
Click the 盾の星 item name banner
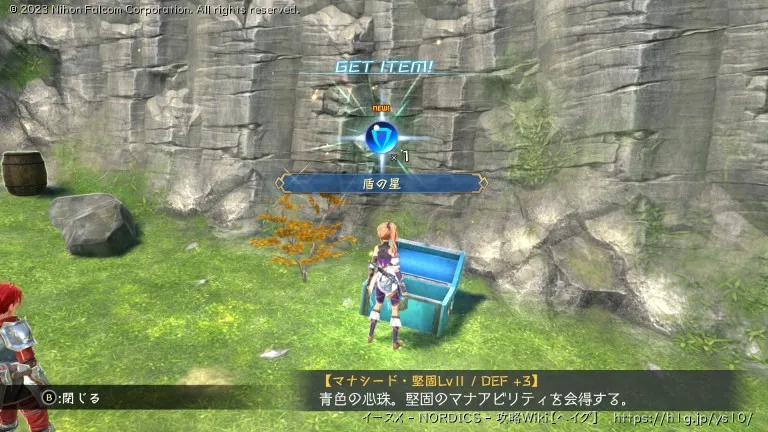(x=383, y=183)
